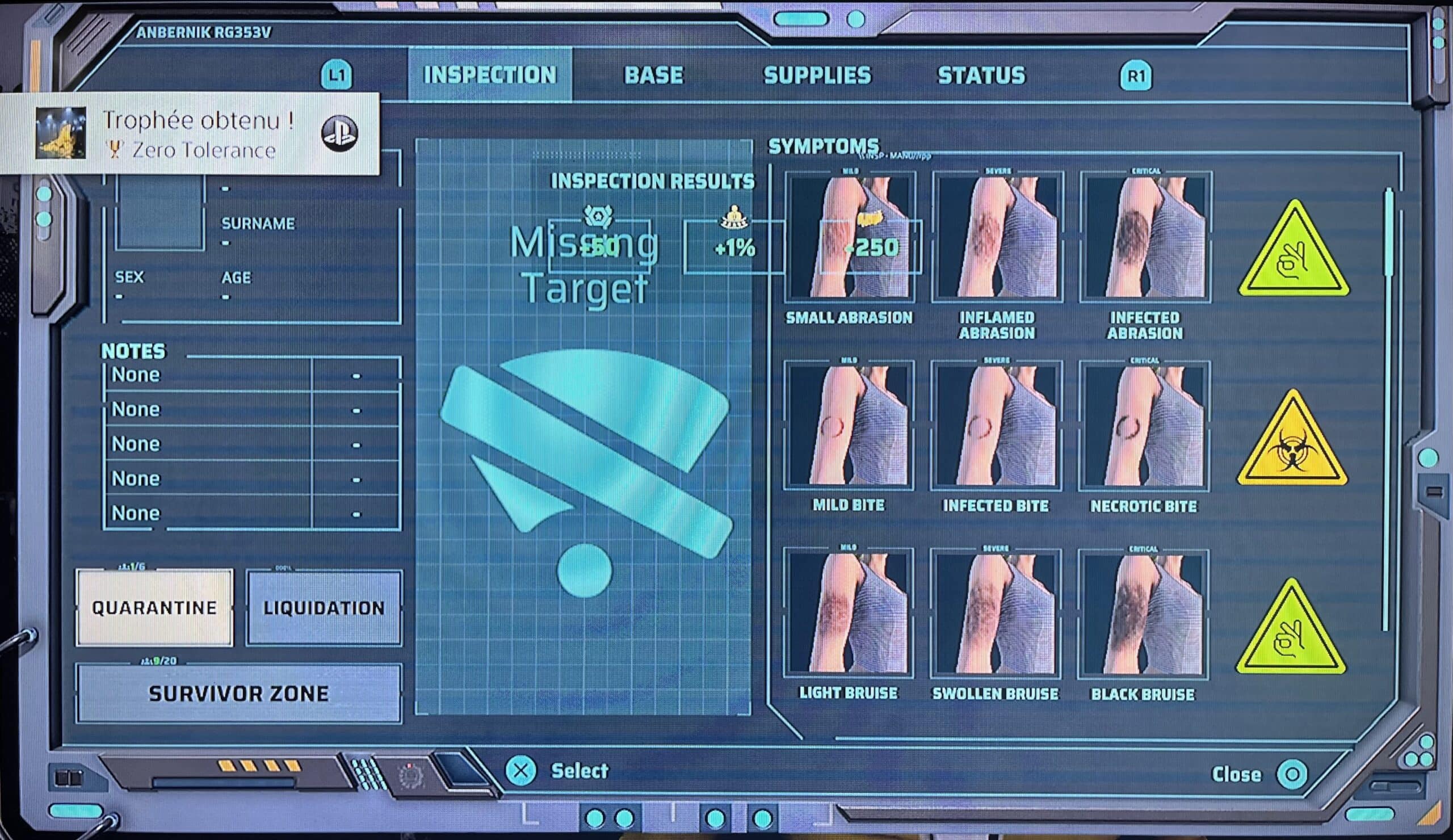The image size is (1453, 840).
Task: Open the Zero Tolerance trophy notification
Action: click(190, 134)
